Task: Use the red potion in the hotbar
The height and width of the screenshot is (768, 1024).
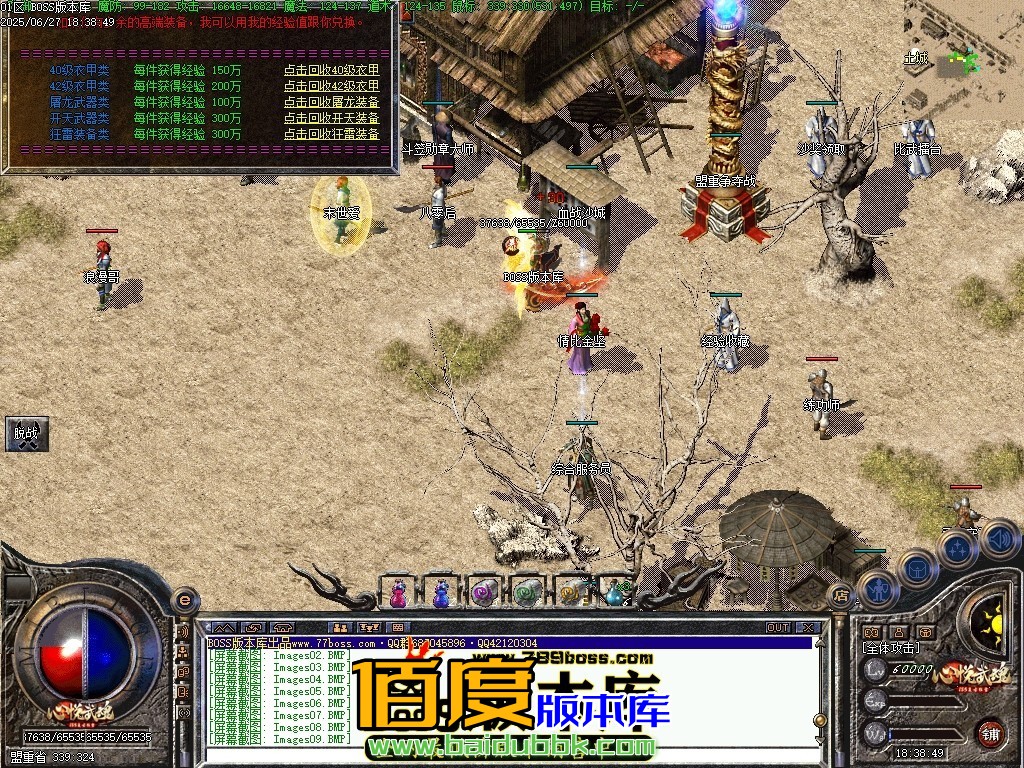Action: (398, 592)
